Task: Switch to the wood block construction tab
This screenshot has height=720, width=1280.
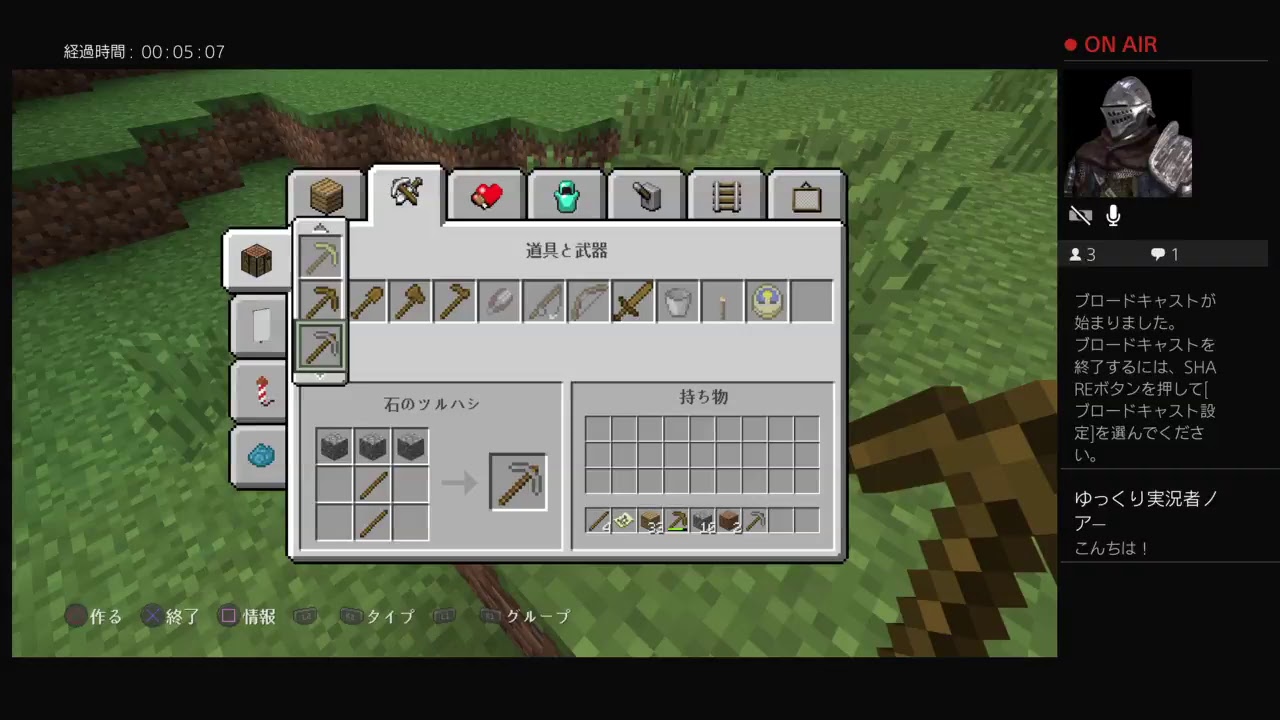Action: [325, 195]
